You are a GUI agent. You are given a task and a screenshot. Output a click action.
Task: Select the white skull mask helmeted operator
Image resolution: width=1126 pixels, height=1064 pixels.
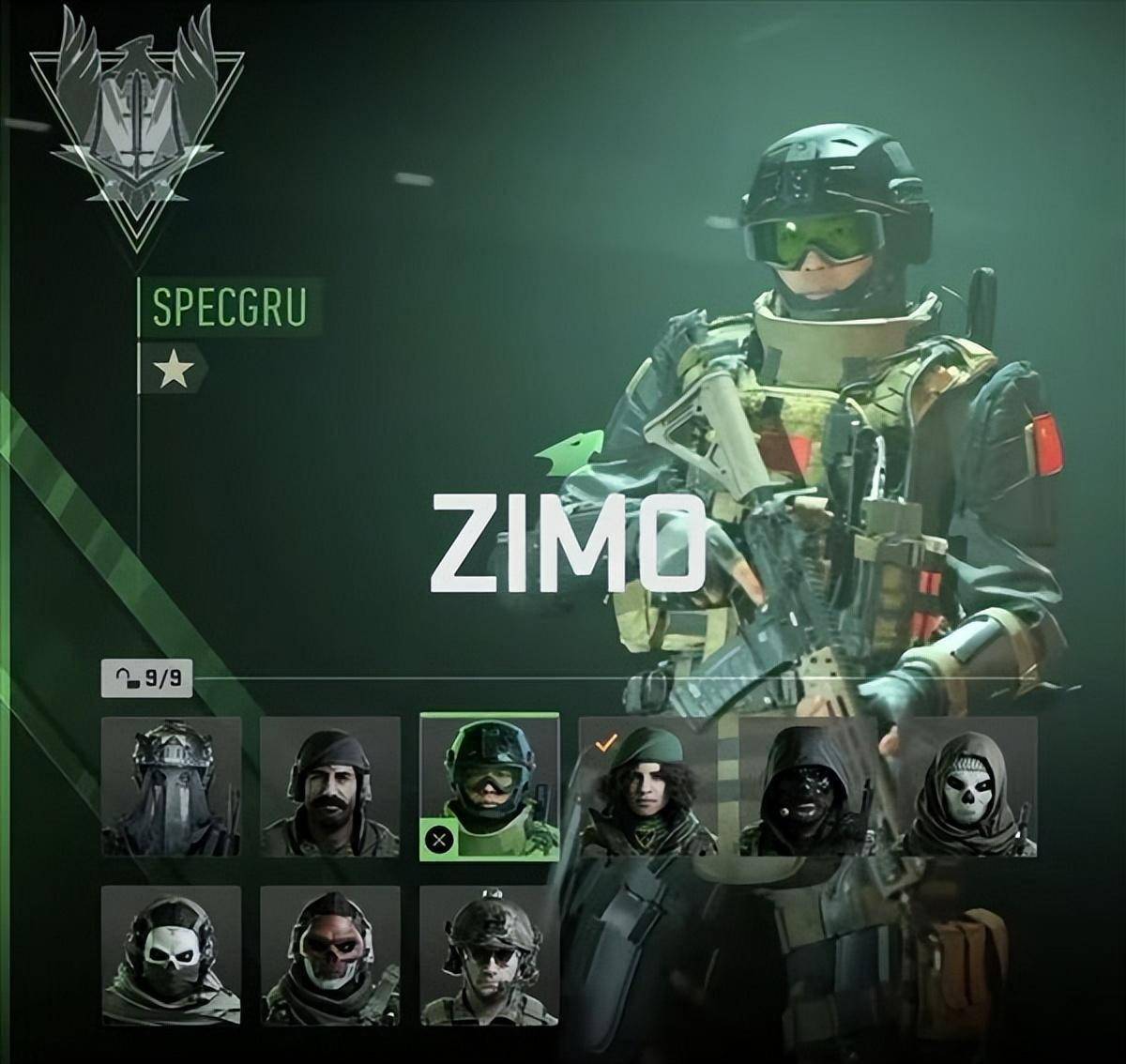tap(171, 955)
